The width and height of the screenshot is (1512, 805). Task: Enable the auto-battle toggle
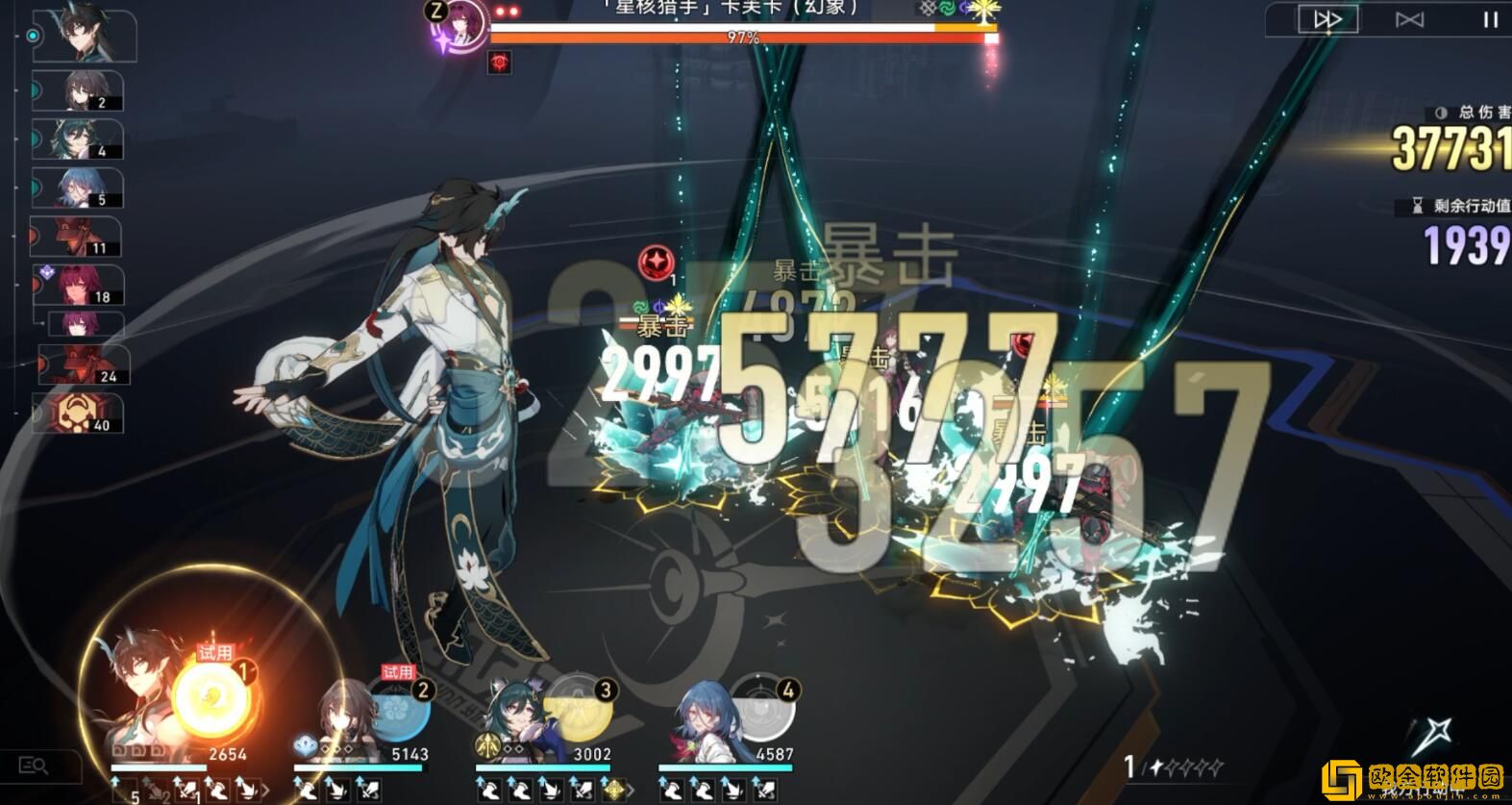click(x=1409, y=19)
